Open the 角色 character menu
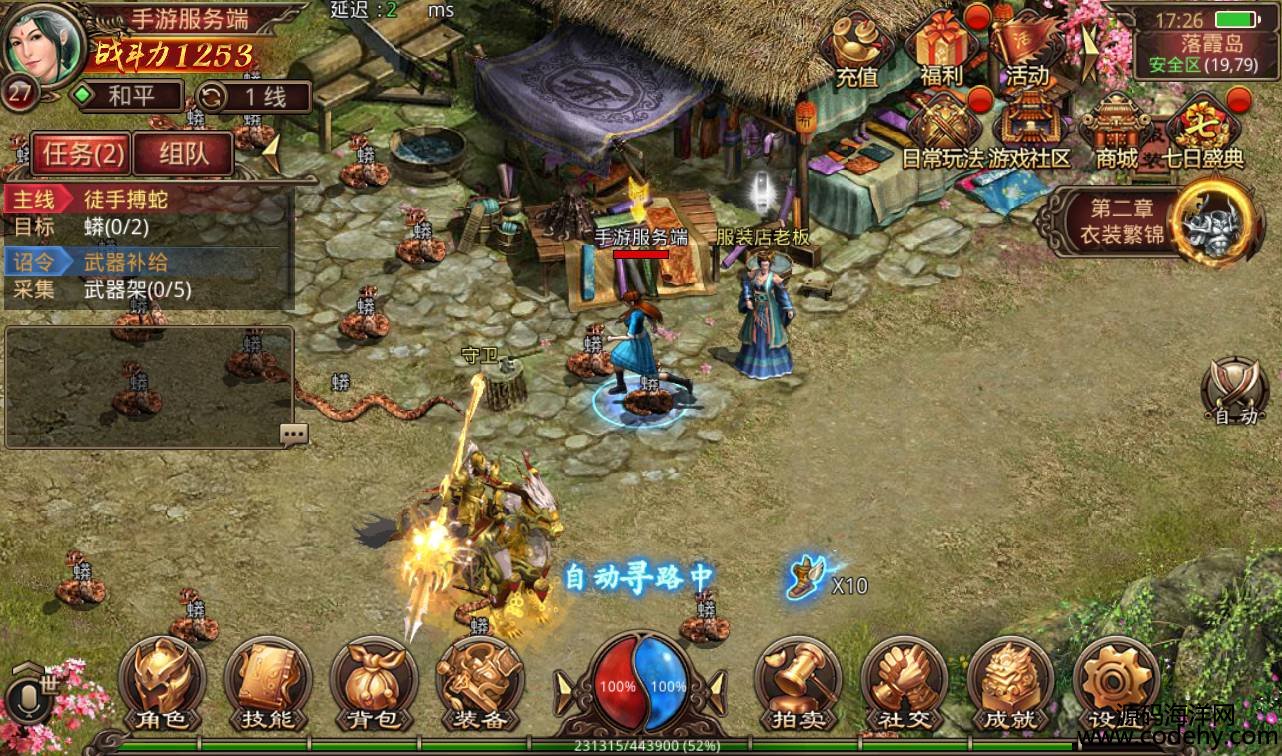 pyautogui.click(x=161, y=684)
